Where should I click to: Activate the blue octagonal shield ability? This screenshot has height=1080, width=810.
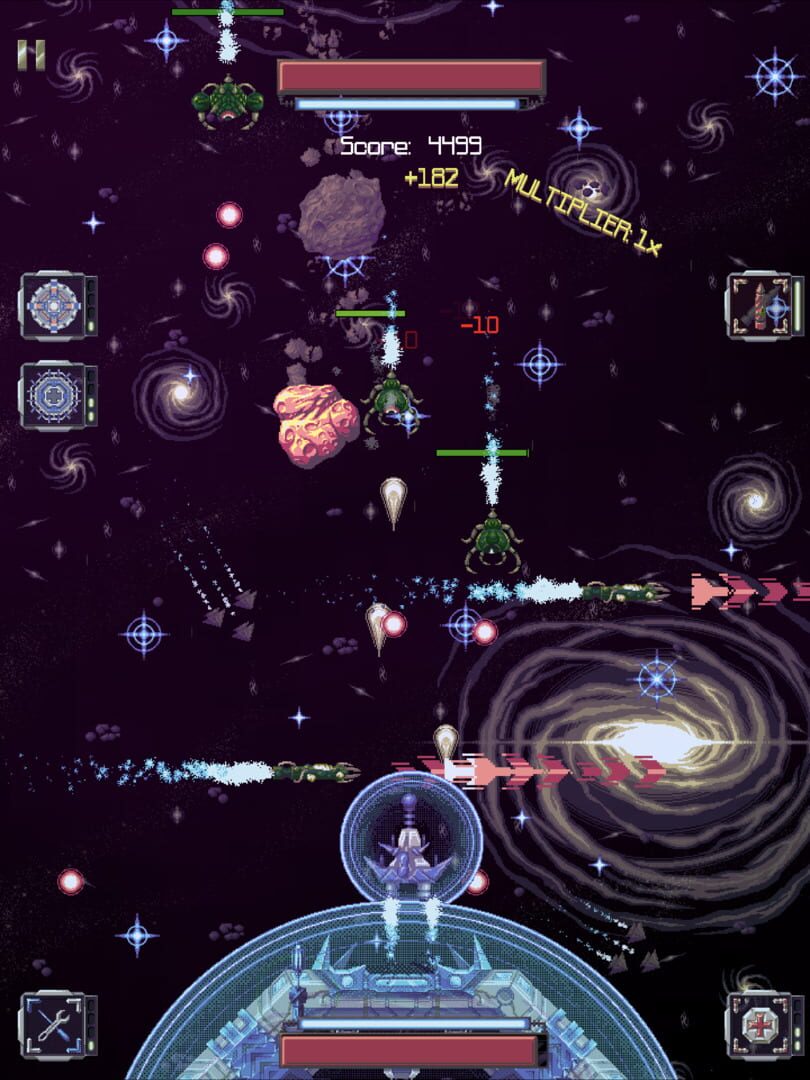coord(50,394)
